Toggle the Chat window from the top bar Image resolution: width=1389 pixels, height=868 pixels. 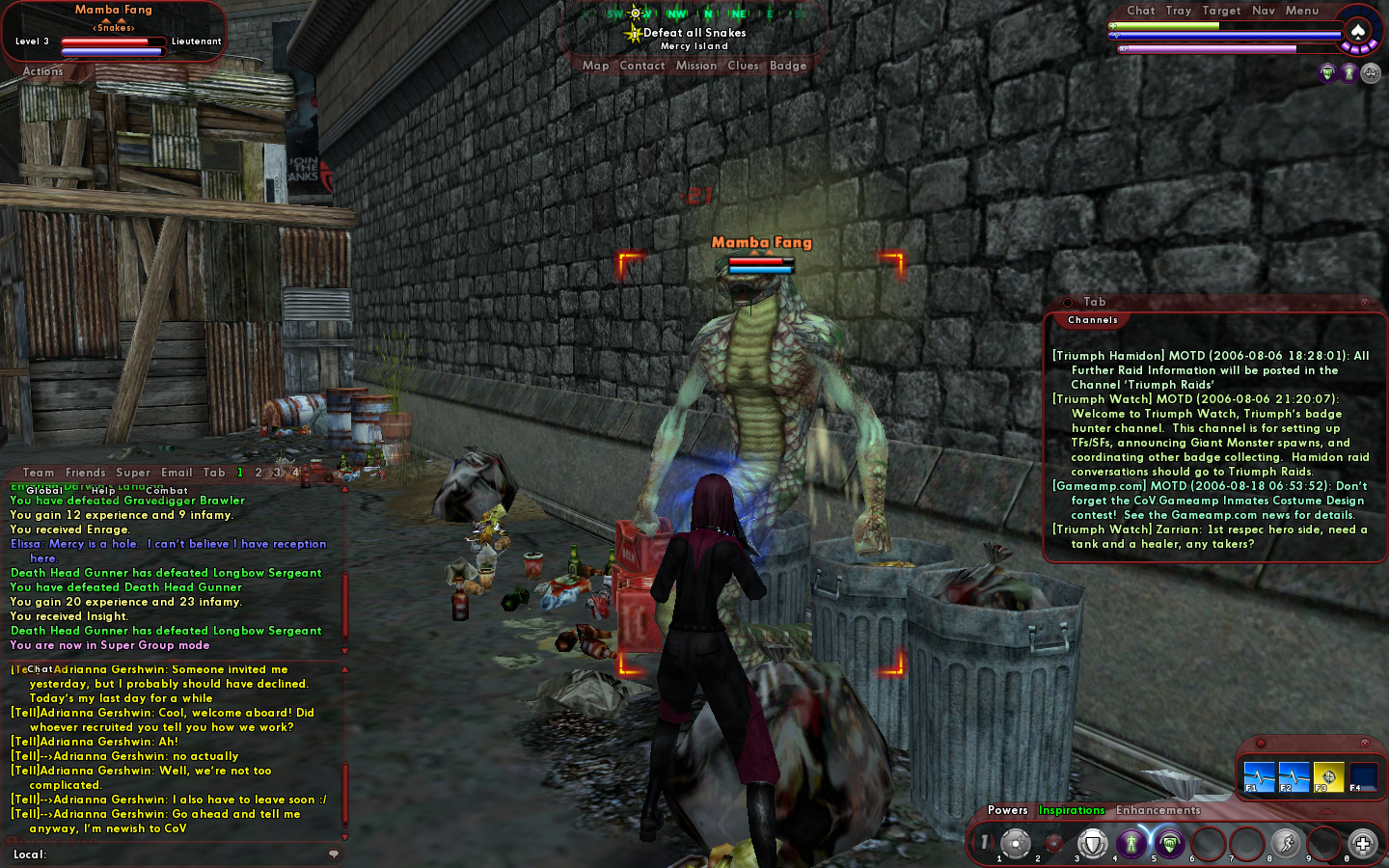pos(1140,11)
